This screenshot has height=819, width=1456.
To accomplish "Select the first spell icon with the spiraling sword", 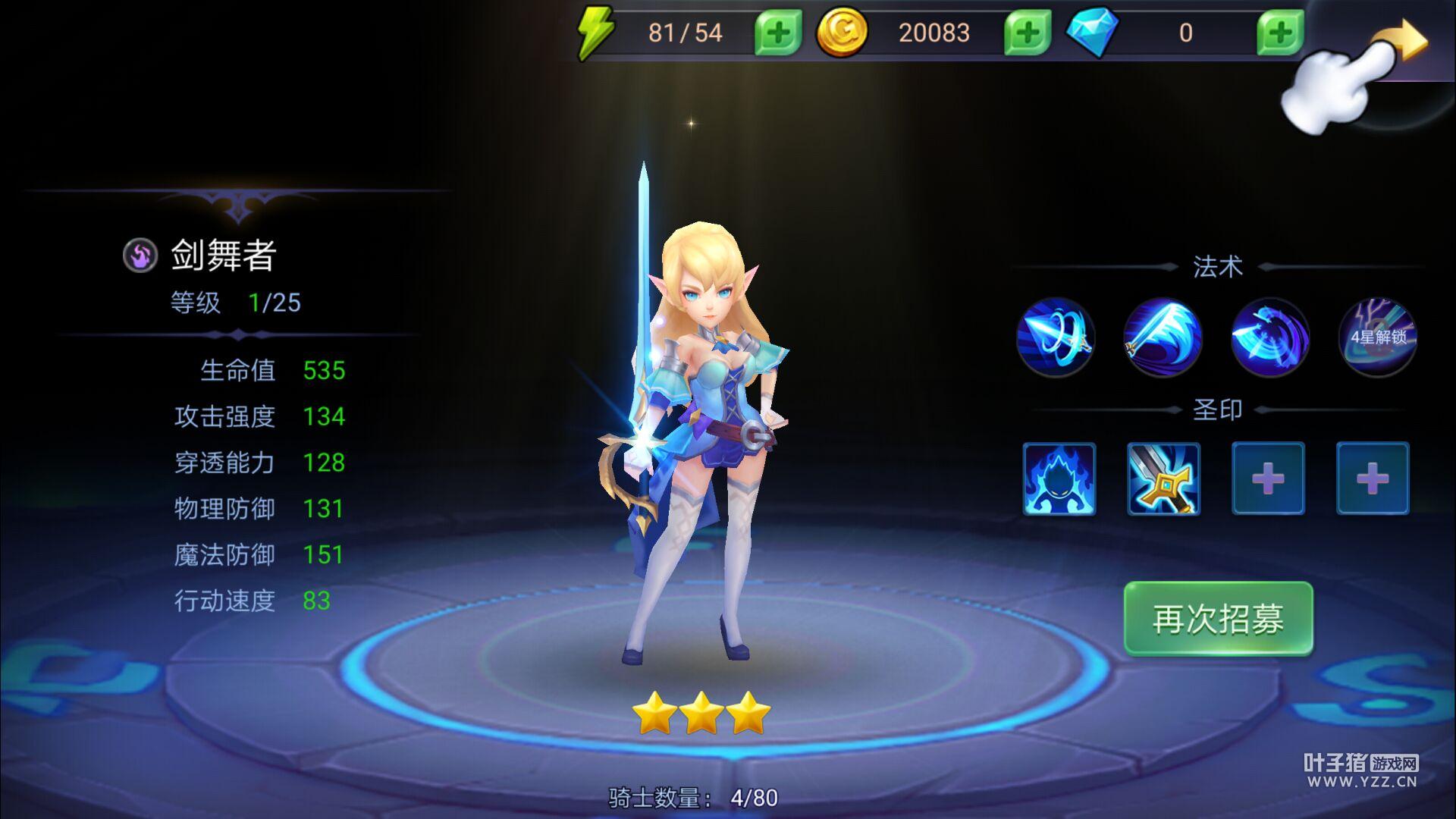I will 1055,337.
